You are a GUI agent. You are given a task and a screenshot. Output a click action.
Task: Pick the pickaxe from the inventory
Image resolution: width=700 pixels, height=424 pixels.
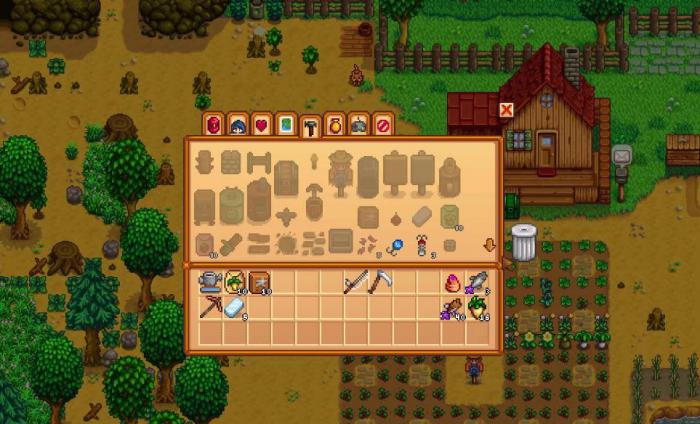tap(209, 308)
